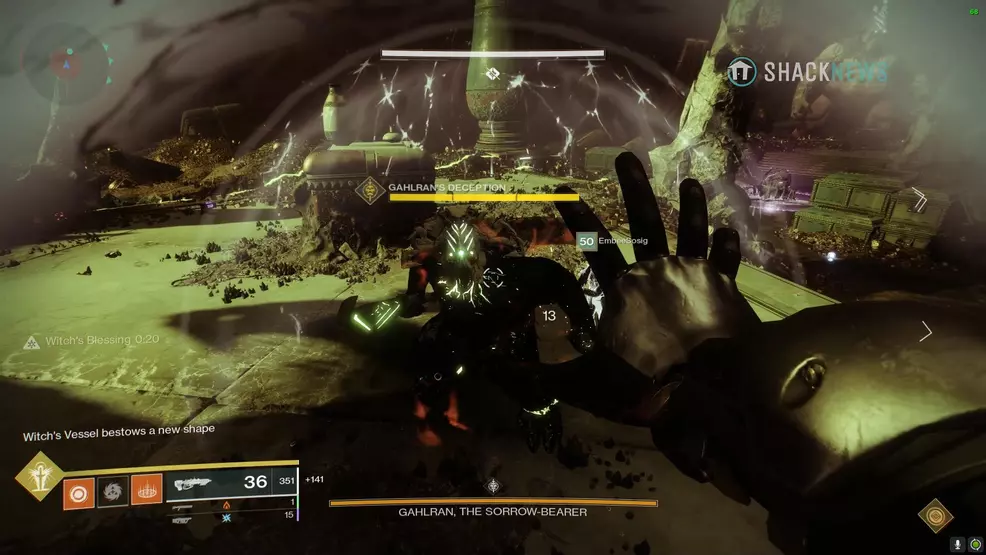Select the orange grenade ability icon

tap(79, 492)
